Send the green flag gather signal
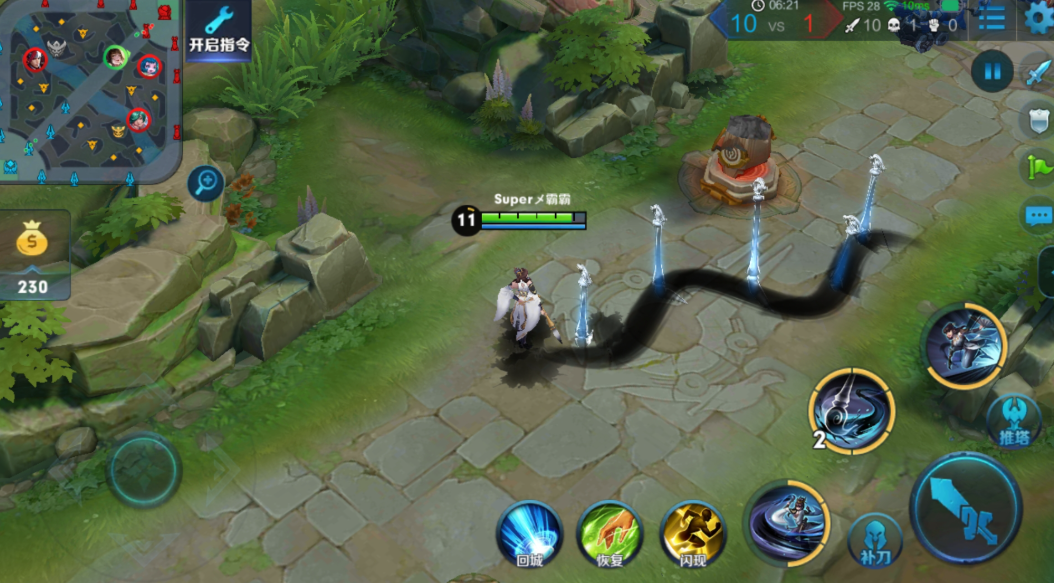1054x583 pixels. (1038, 166)
